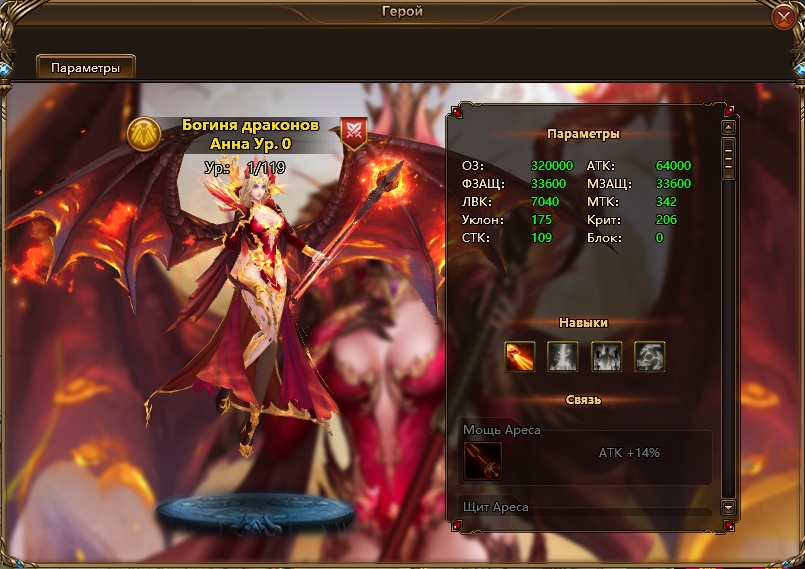805x569 pixels.
Task: Select the grey twin figures skill icon
Action: pos(607,356)
